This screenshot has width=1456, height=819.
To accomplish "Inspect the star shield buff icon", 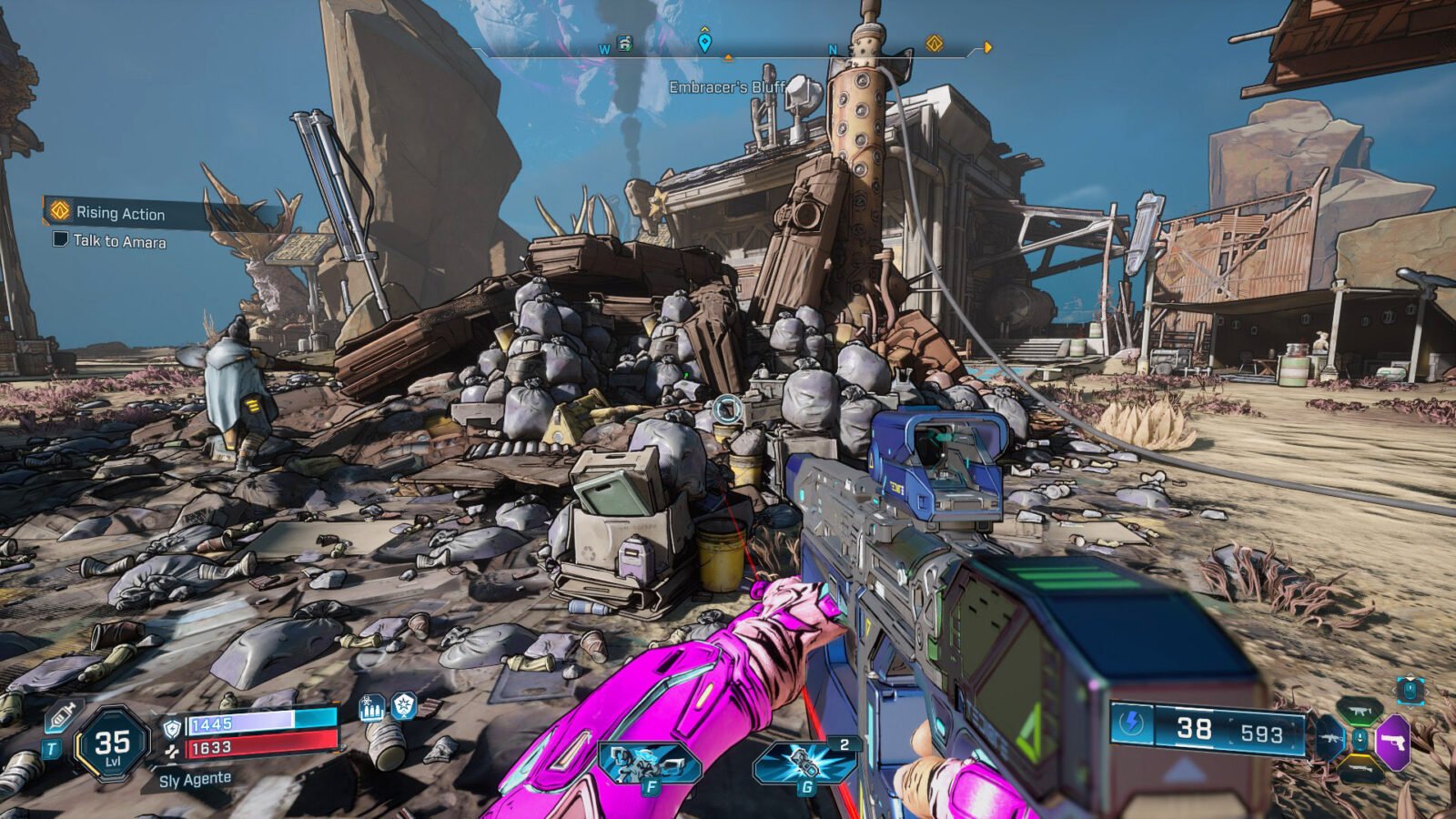I will 404,705.
